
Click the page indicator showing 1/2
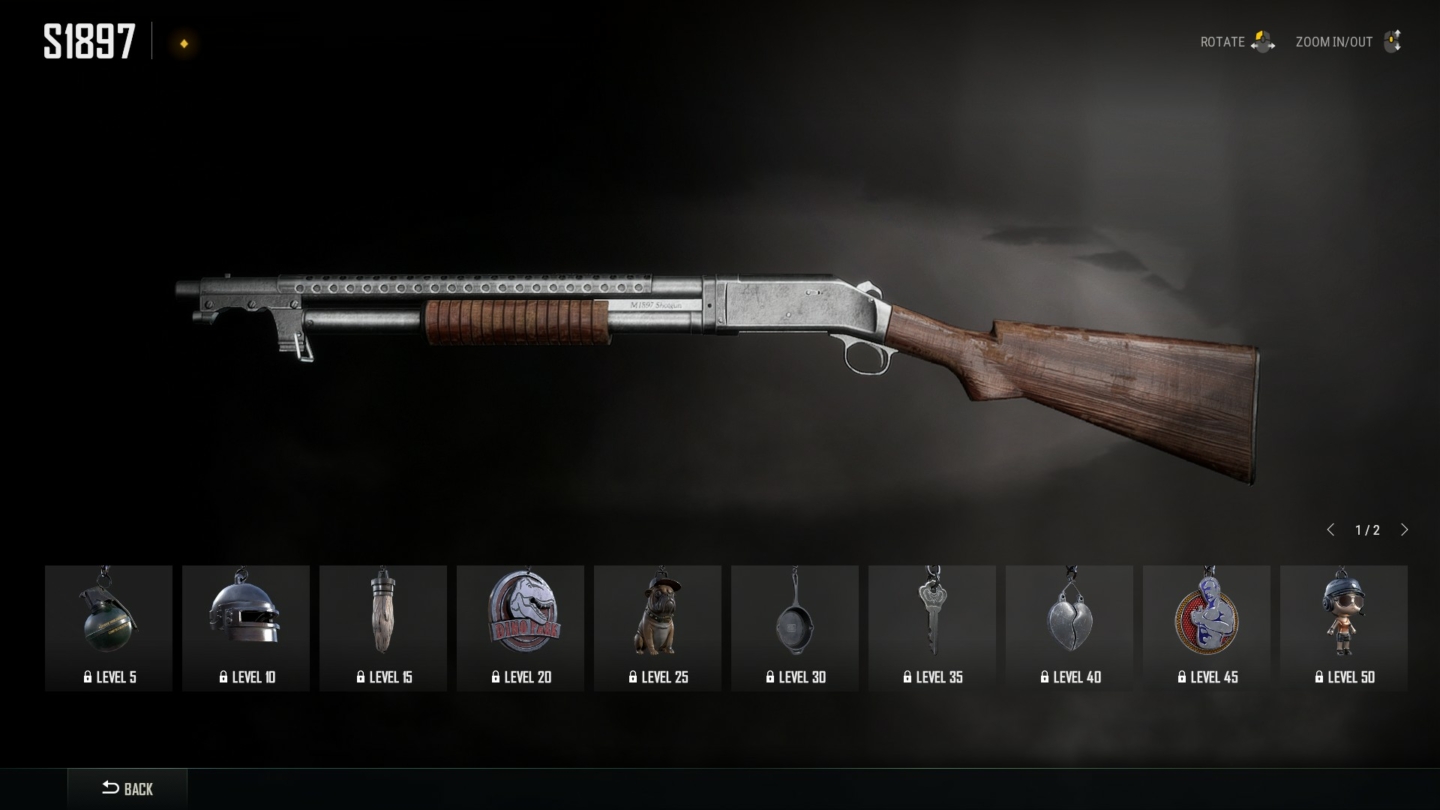1366,529
